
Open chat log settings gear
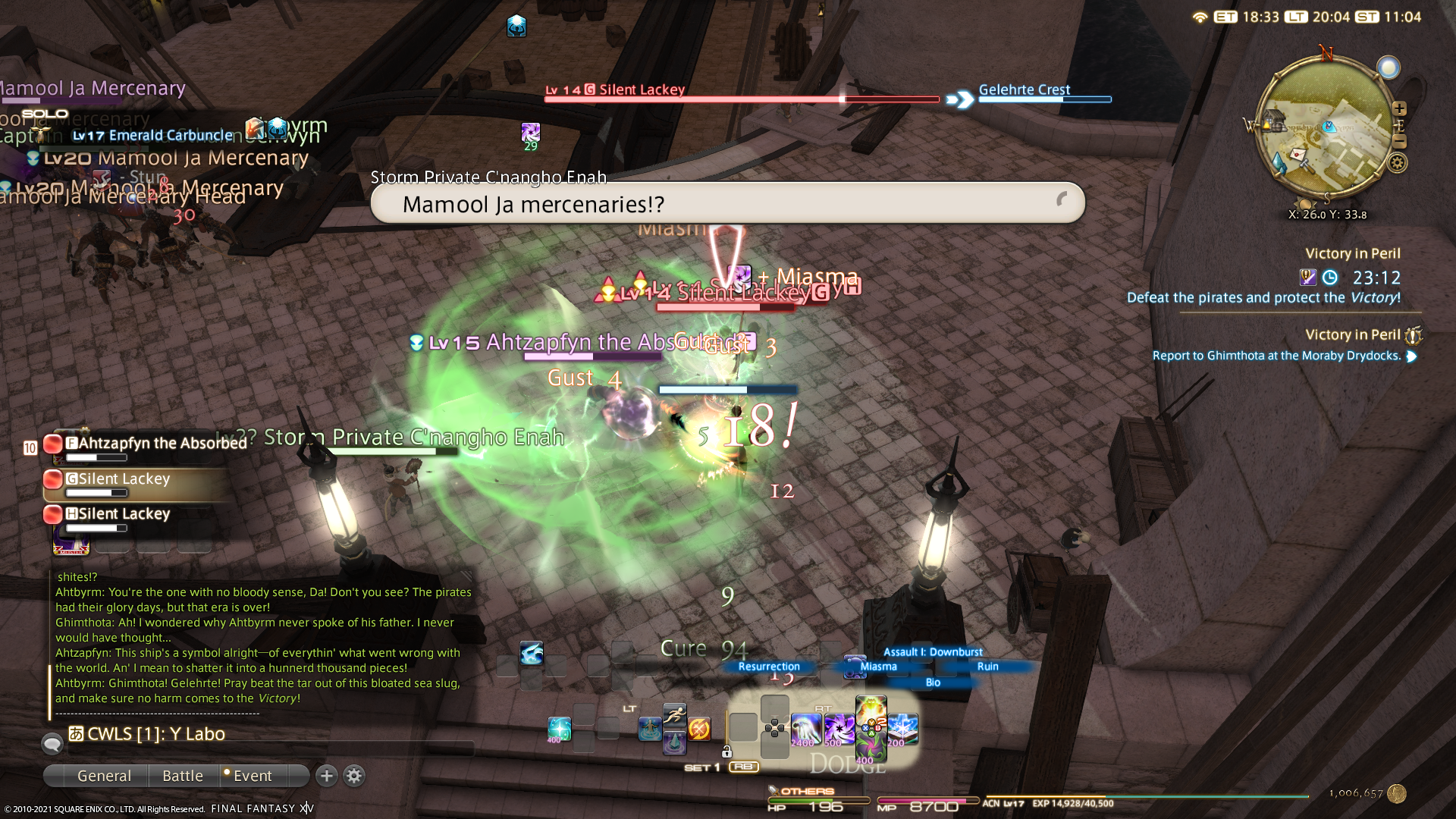coord(354,776)
